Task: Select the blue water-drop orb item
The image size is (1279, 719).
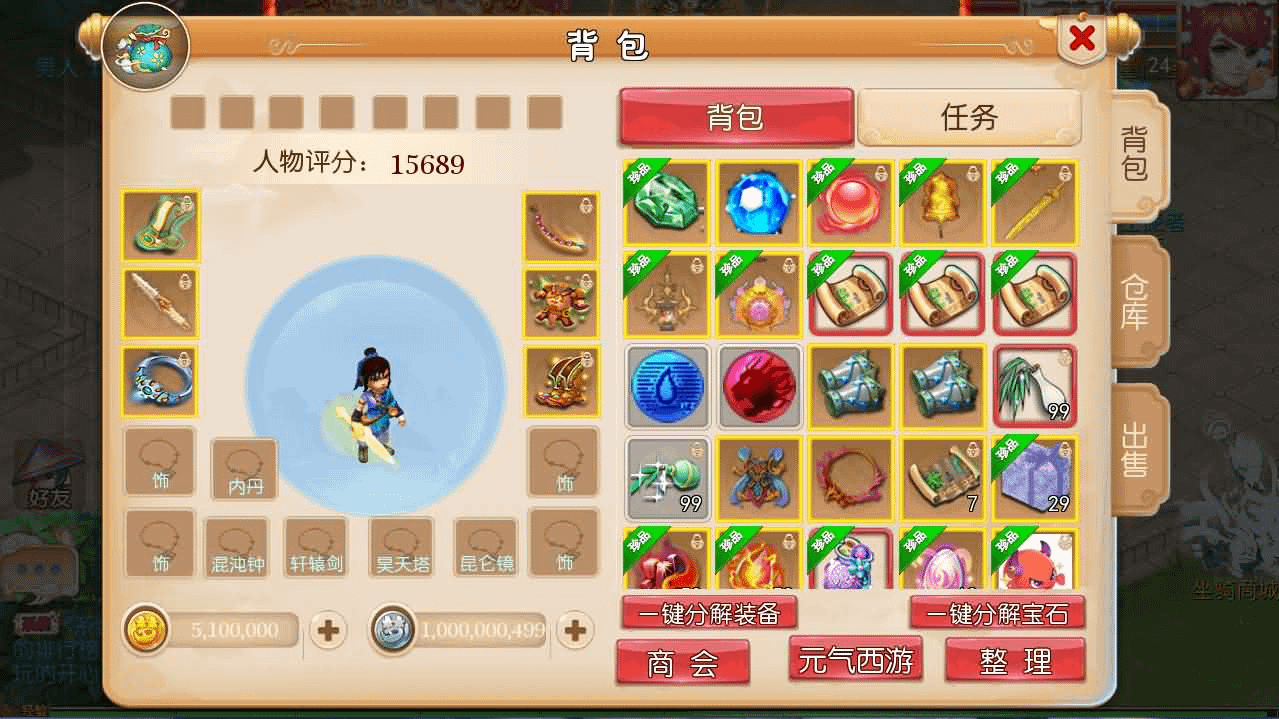Action: pos(667,386)
